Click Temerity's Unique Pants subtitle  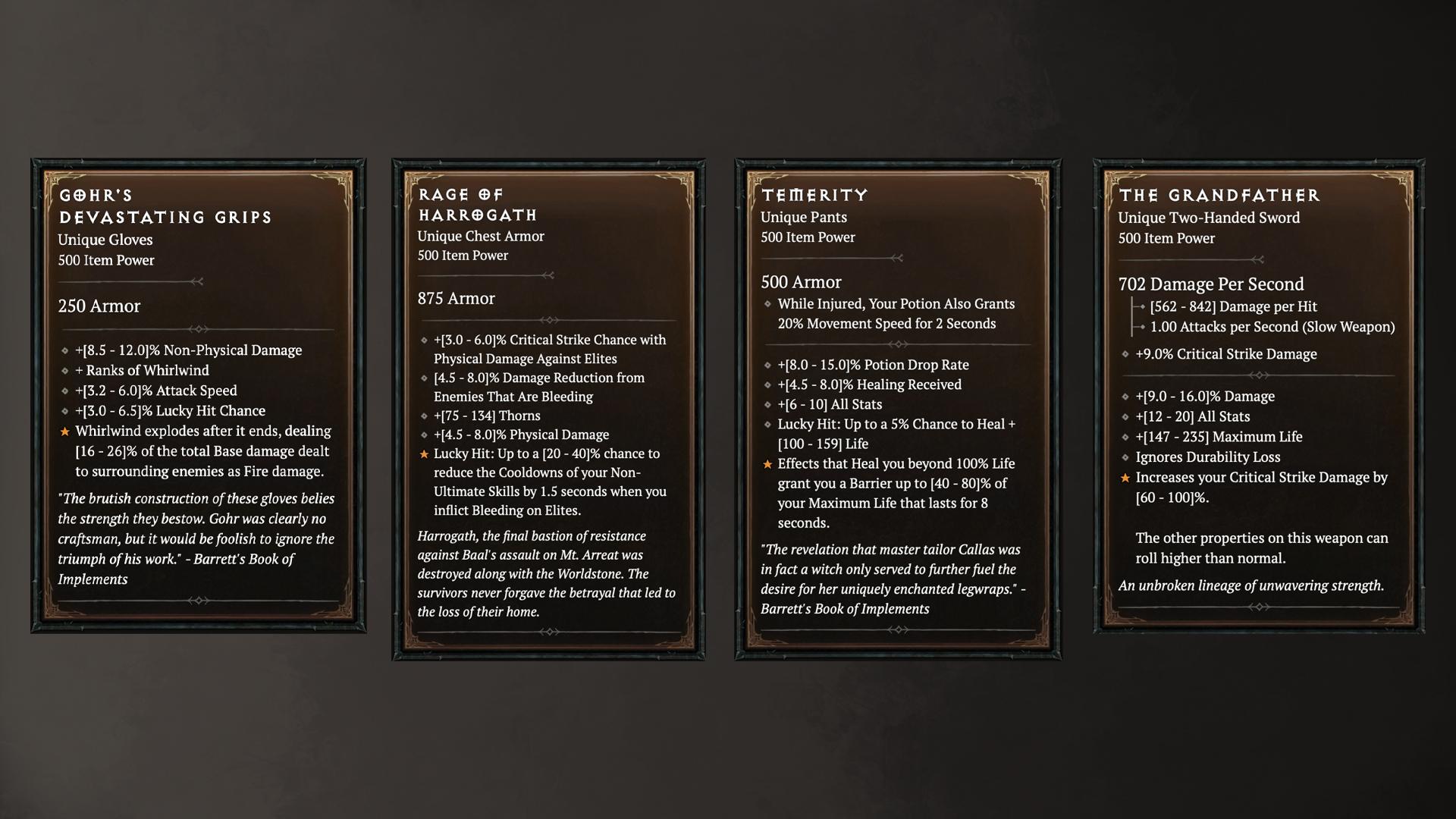(x=804, y=217)
